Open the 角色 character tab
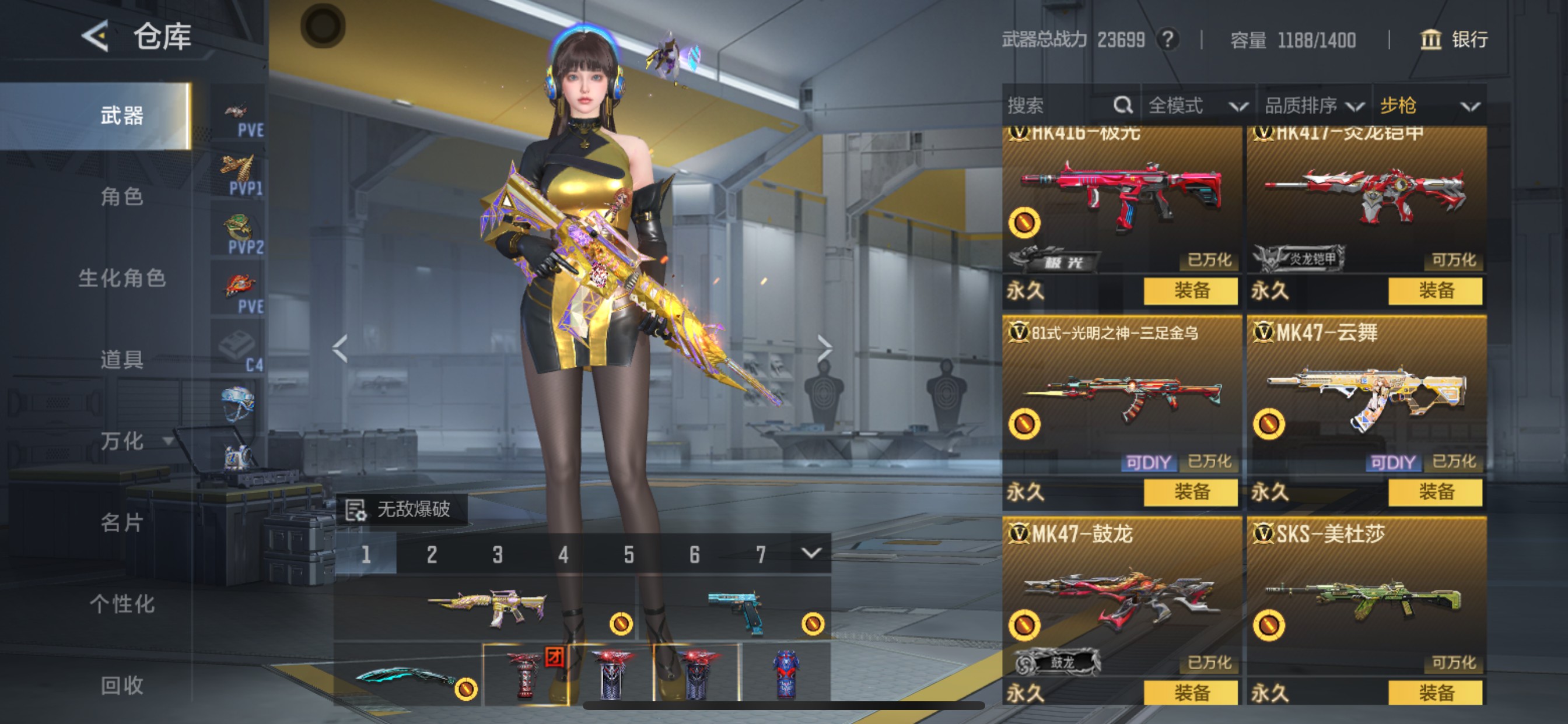The height and width of the screenshot is (724, 1568). [x=122, y=196]
